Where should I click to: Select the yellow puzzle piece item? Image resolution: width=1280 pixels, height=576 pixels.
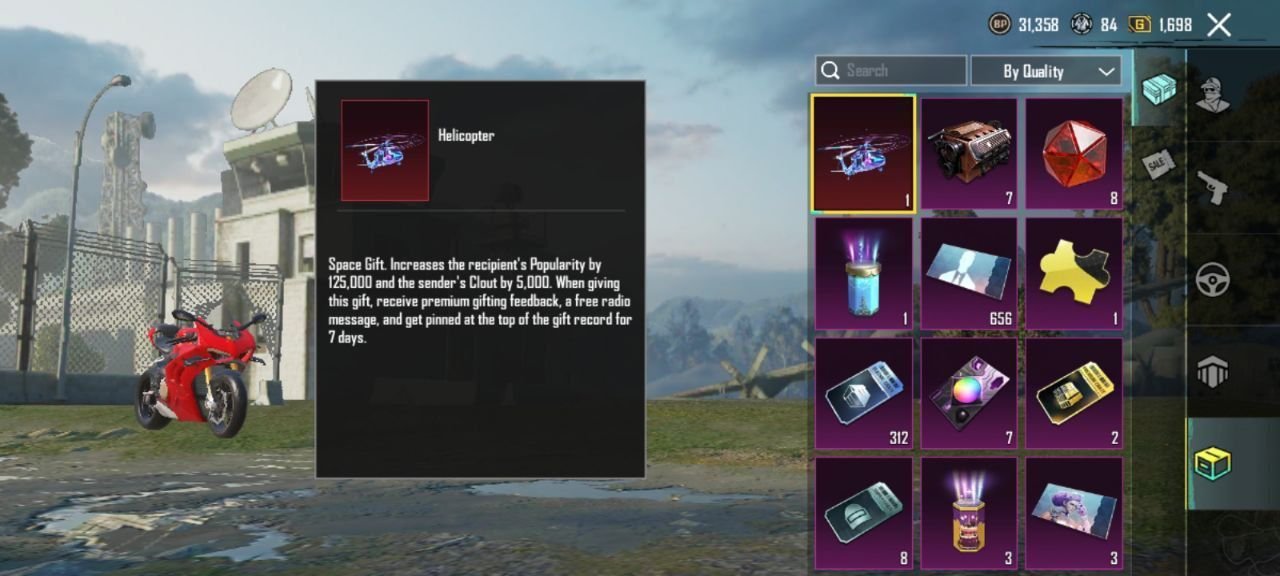[1074, 274]
